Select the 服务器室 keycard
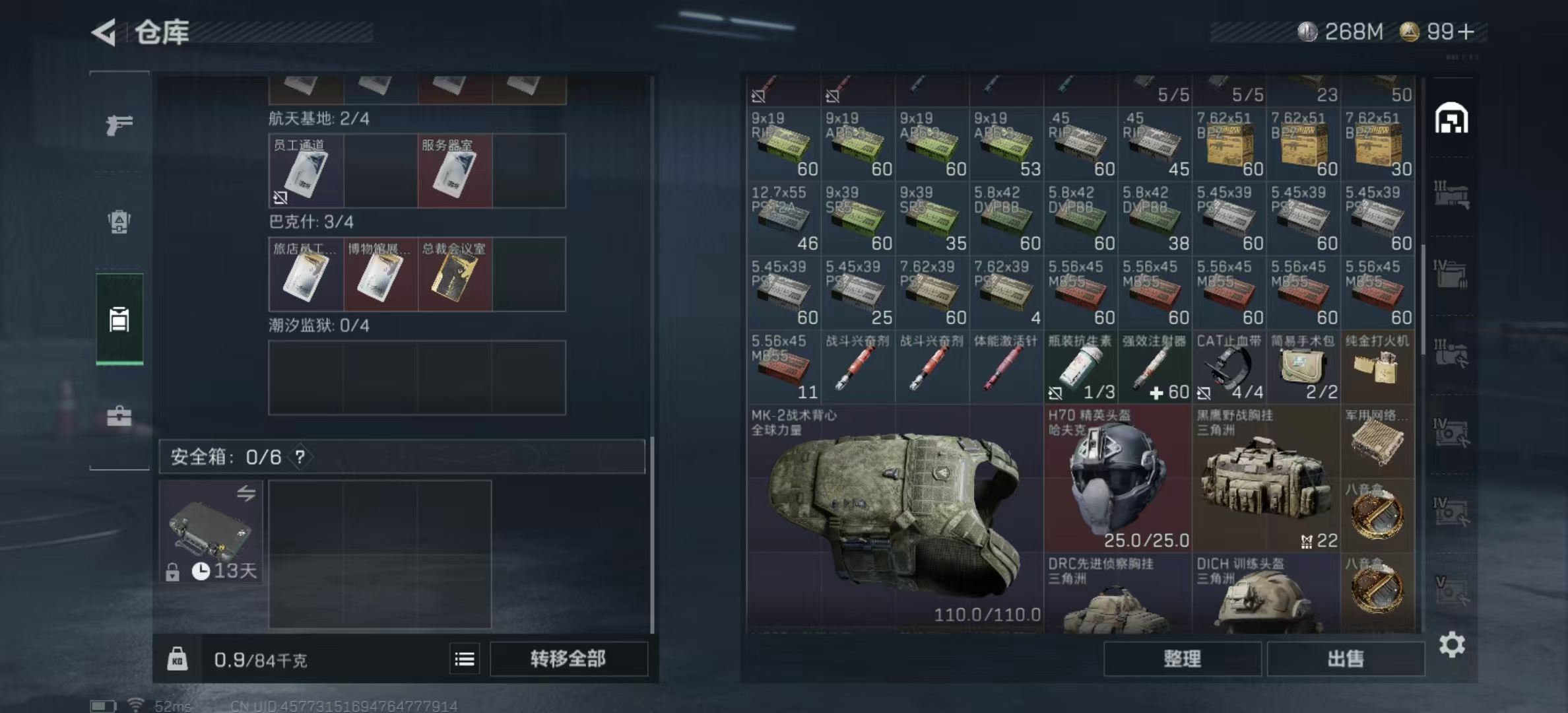 point(455,172)
